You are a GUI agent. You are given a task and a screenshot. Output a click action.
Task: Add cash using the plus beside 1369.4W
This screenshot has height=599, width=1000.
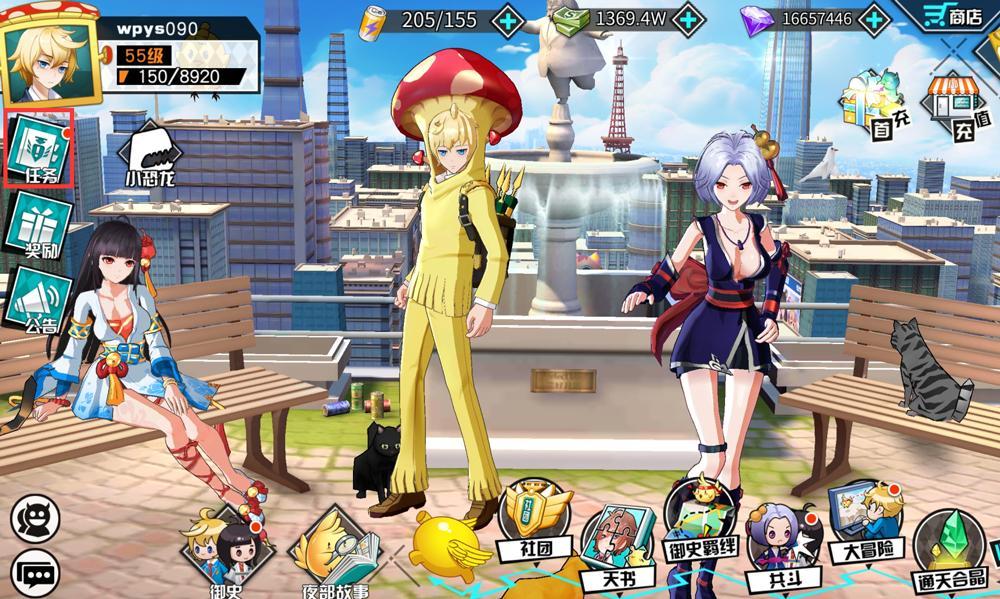pyautogui.click(x=688, y=19)
